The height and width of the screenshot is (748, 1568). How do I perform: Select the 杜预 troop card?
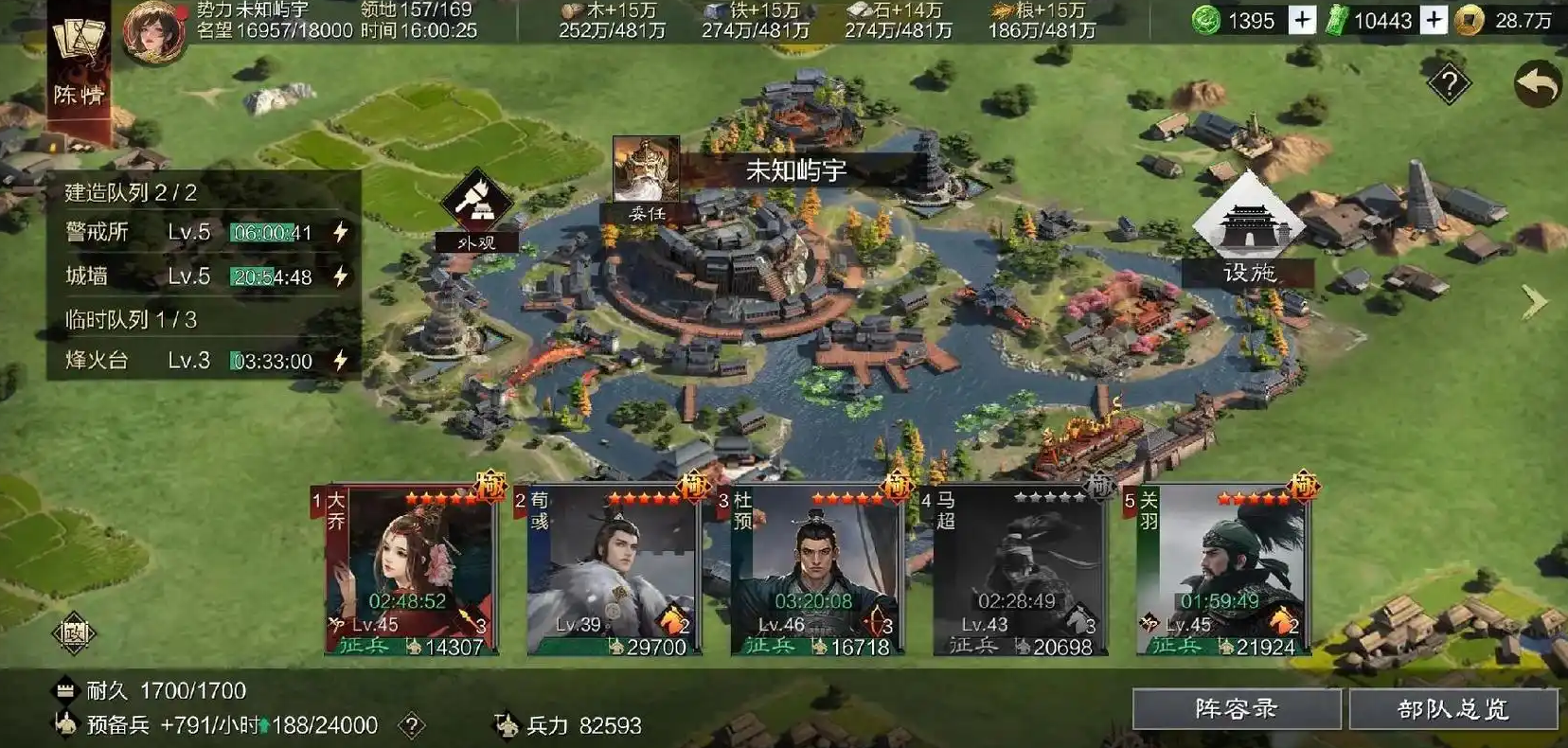816,570
